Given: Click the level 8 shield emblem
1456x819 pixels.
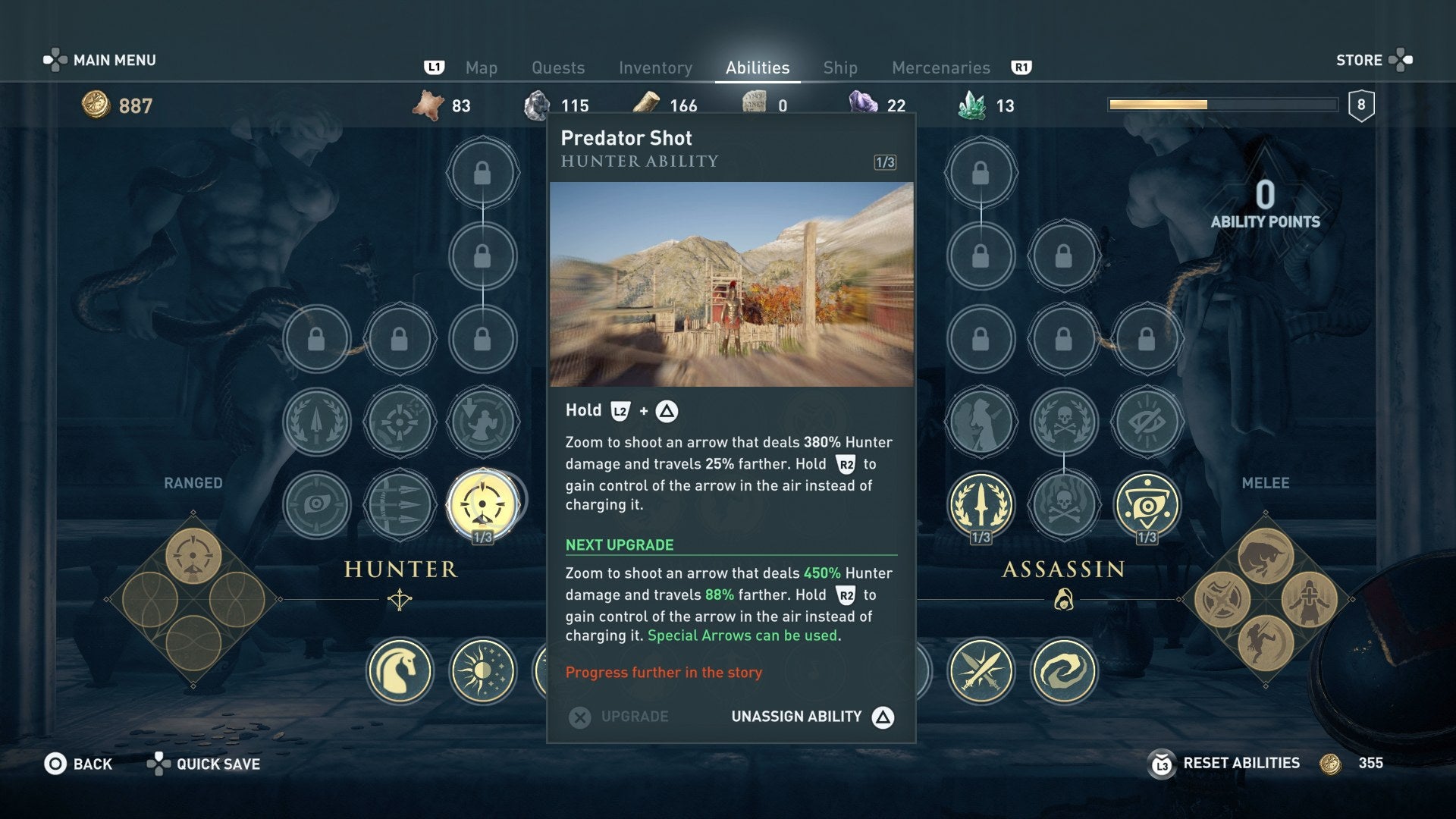Looking at the screenshot, I should 1363,106.
